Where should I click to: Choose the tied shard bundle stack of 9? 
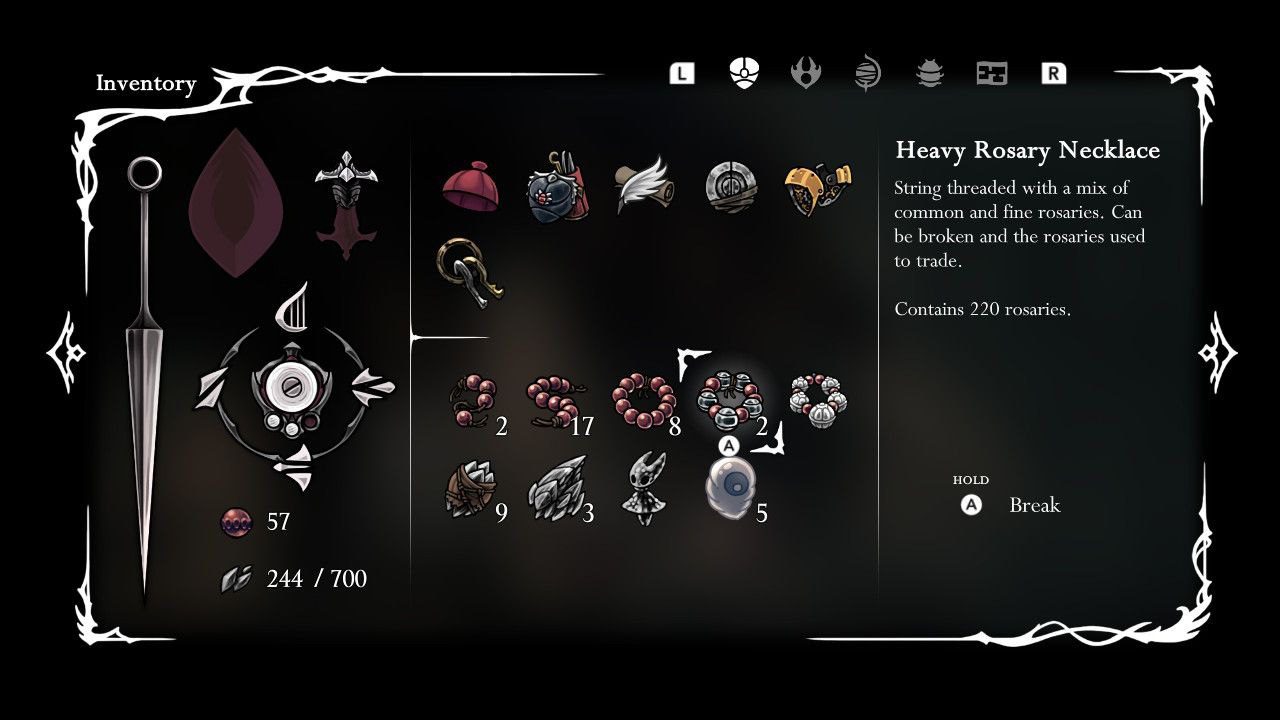[469, 490]
